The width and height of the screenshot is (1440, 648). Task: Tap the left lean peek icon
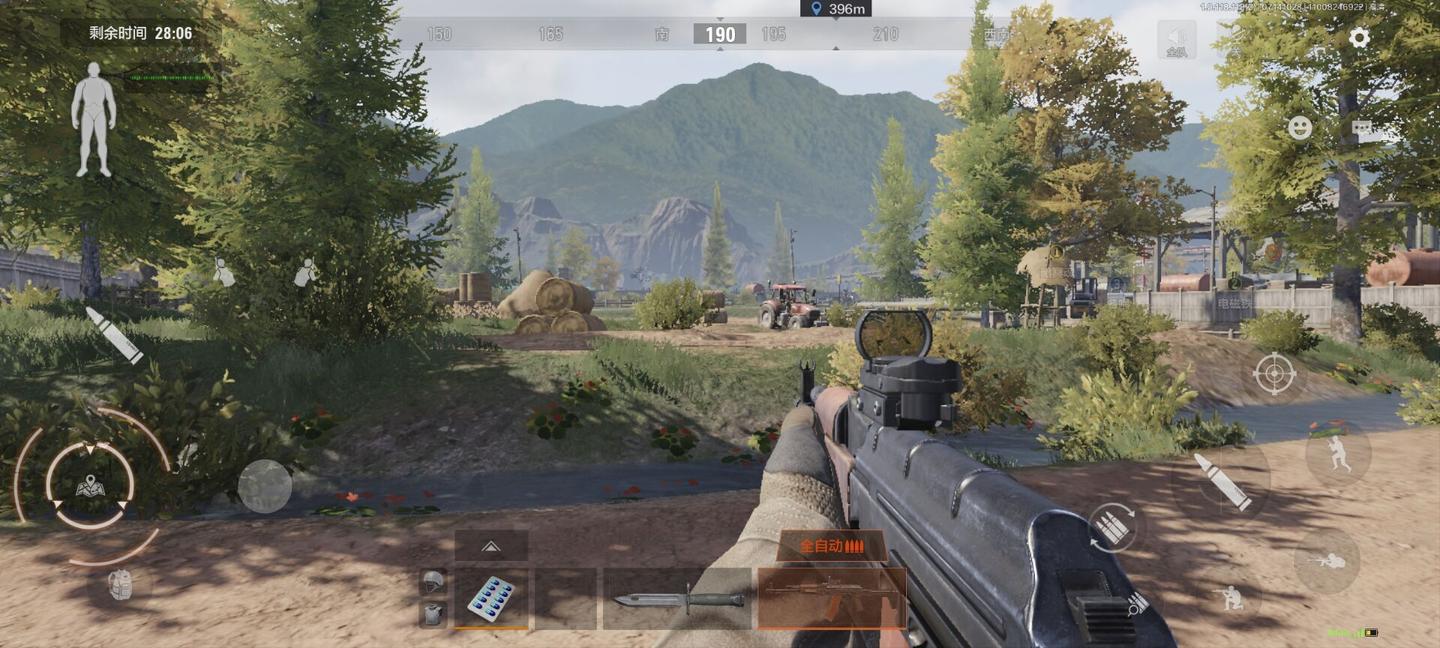pyautogui.click(x=224, y=272)
